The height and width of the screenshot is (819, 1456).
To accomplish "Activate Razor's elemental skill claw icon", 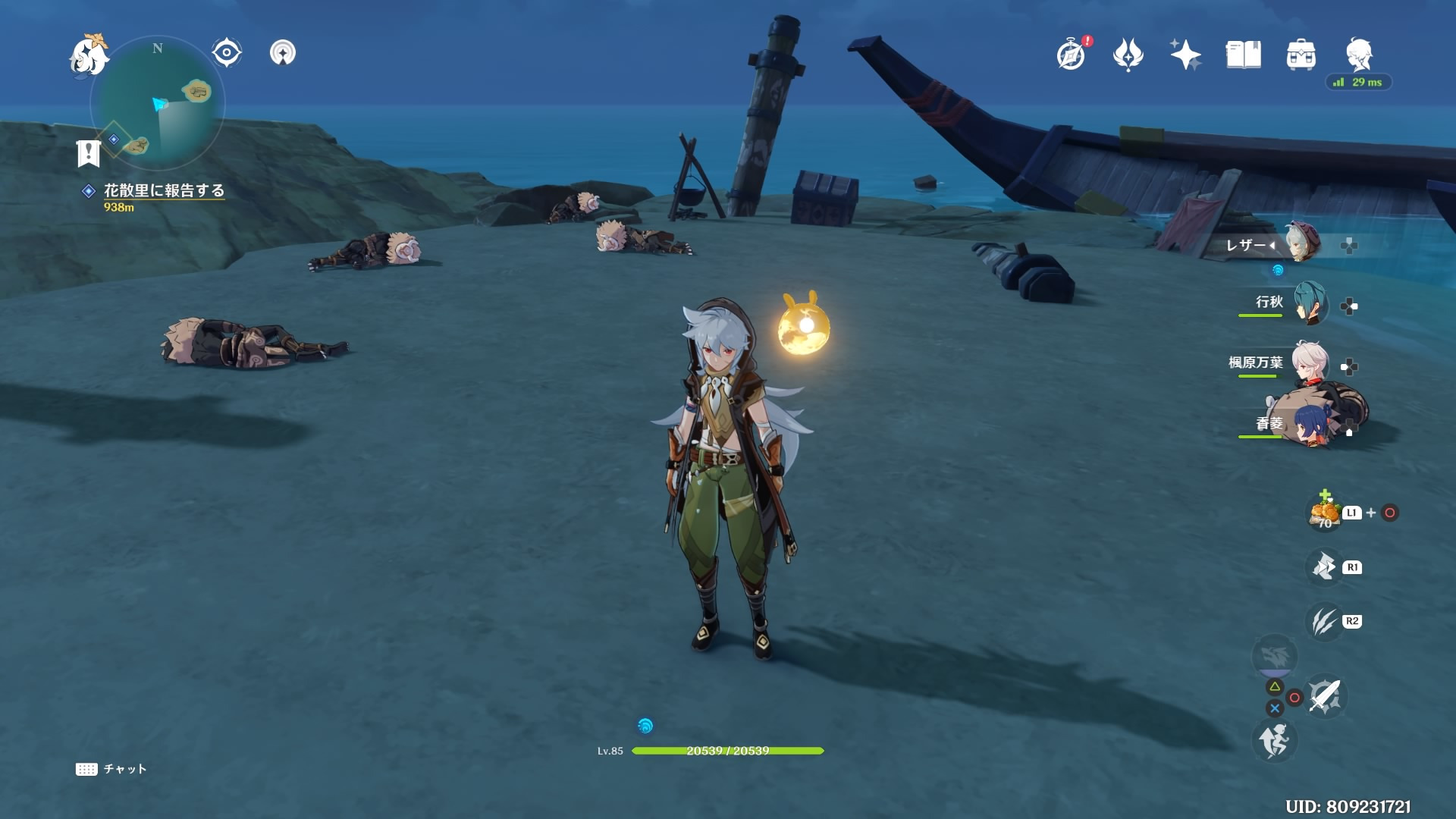I will click(1324, 622).
